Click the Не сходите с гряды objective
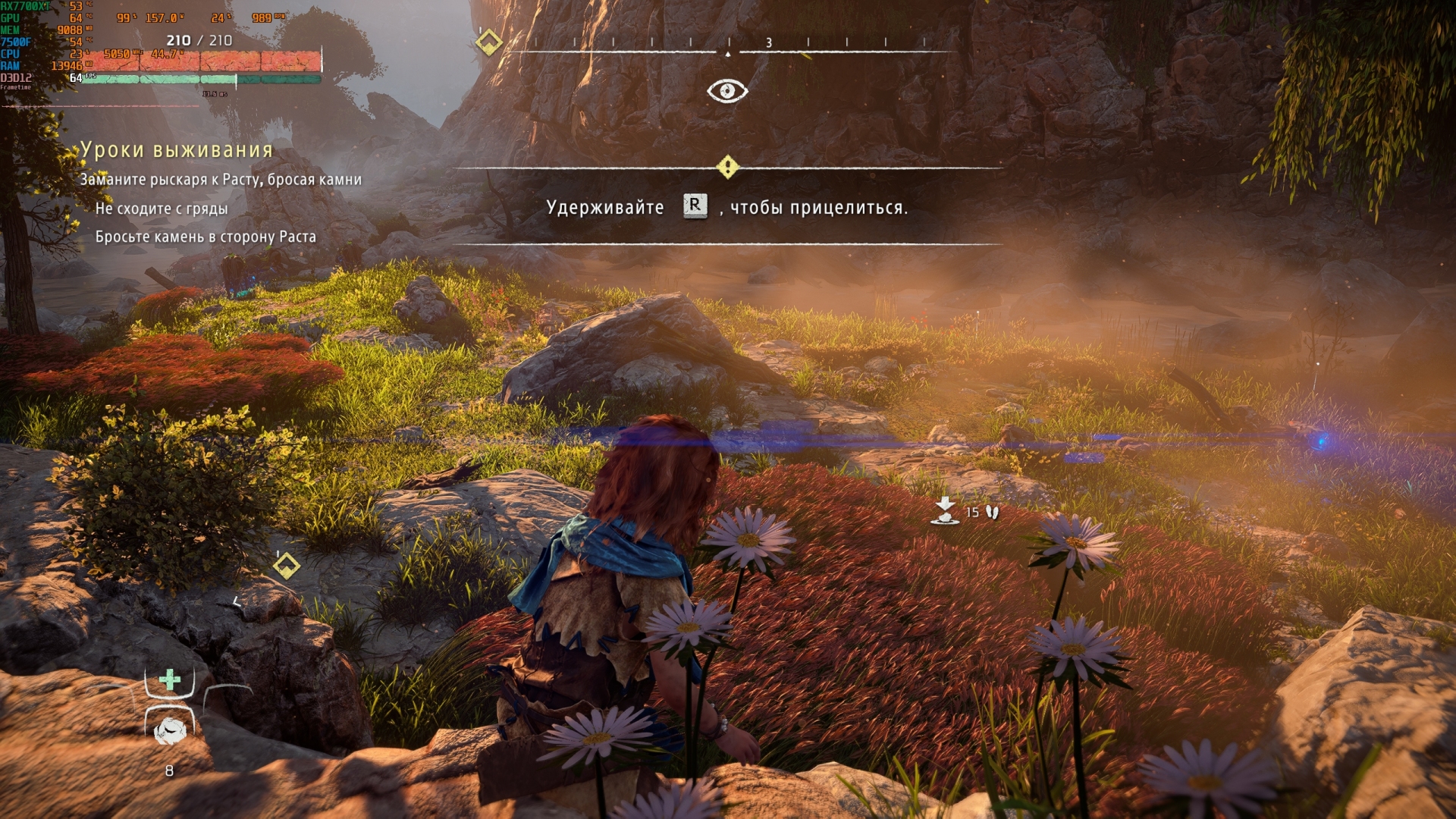This screenshot has width=1456, height=819. coord(161,209)
